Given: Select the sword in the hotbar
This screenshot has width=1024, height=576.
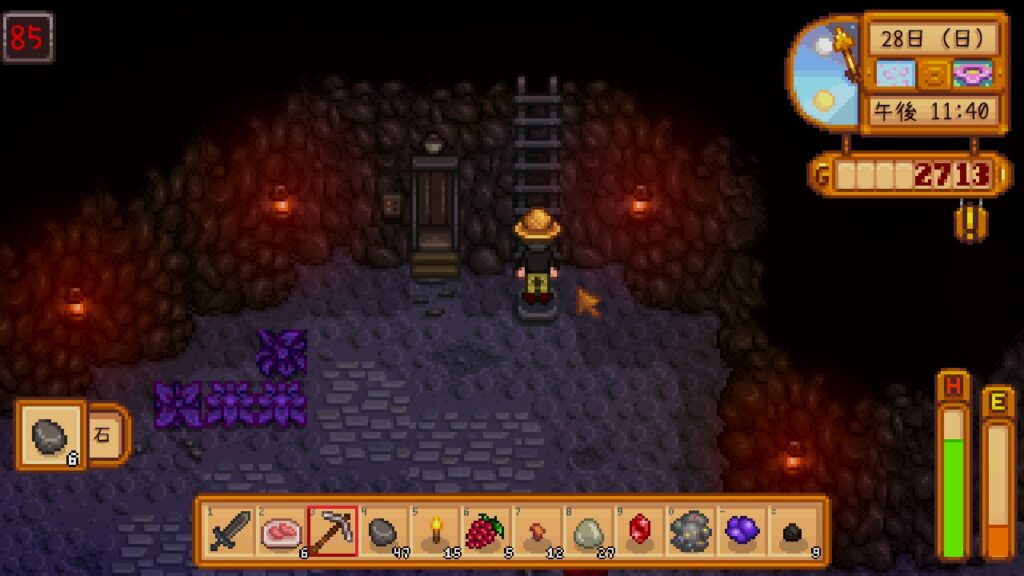Looking at the screenshot, I should tap(230, 531).
